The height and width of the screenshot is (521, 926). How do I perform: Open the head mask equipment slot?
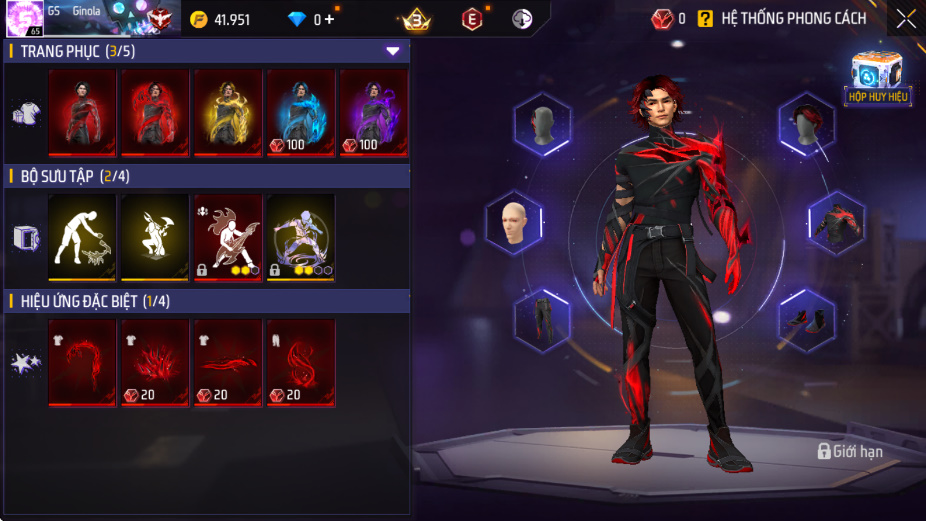(x=542, y=124)
